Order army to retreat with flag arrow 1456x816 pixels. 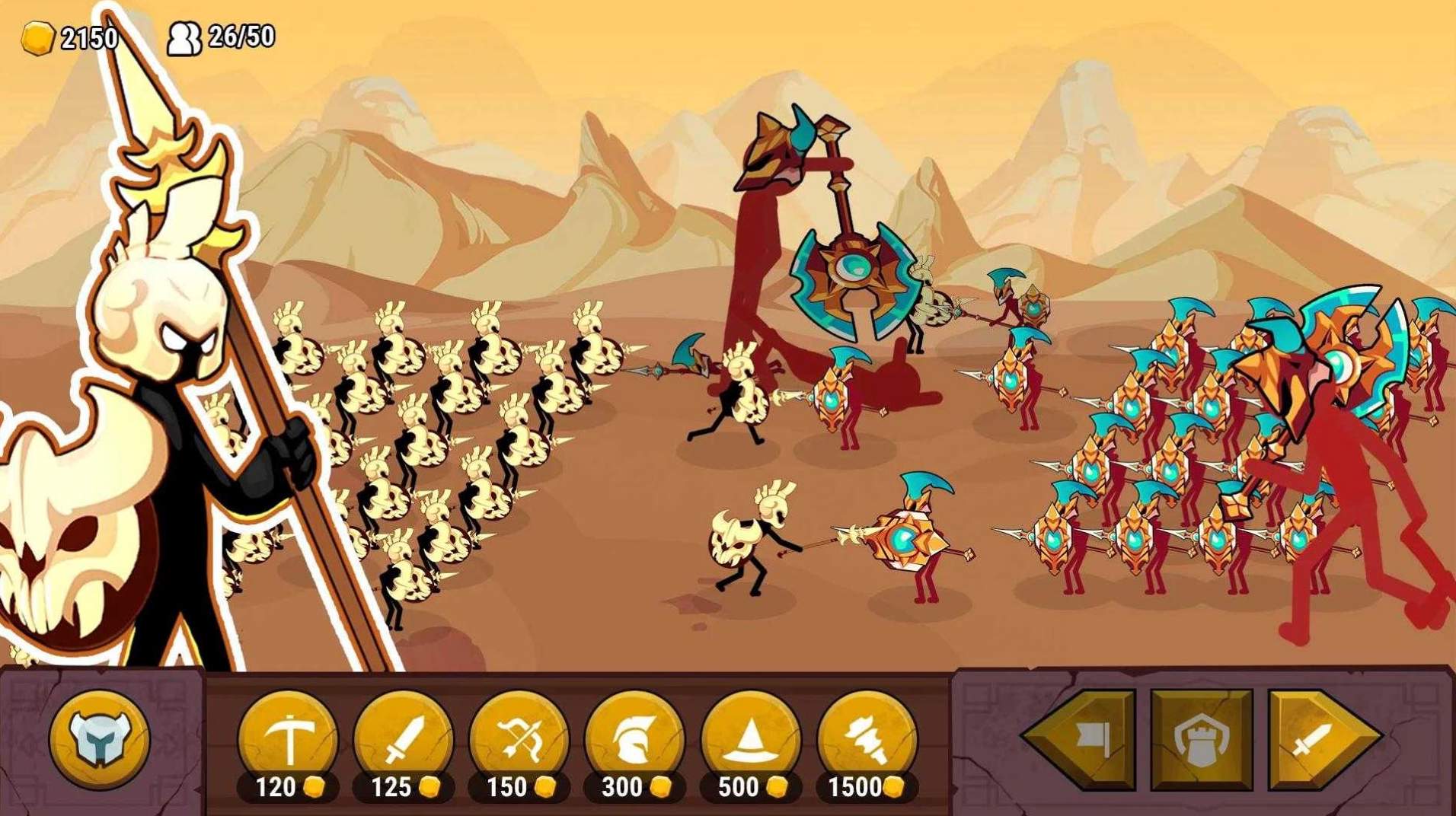point(1087,738)
